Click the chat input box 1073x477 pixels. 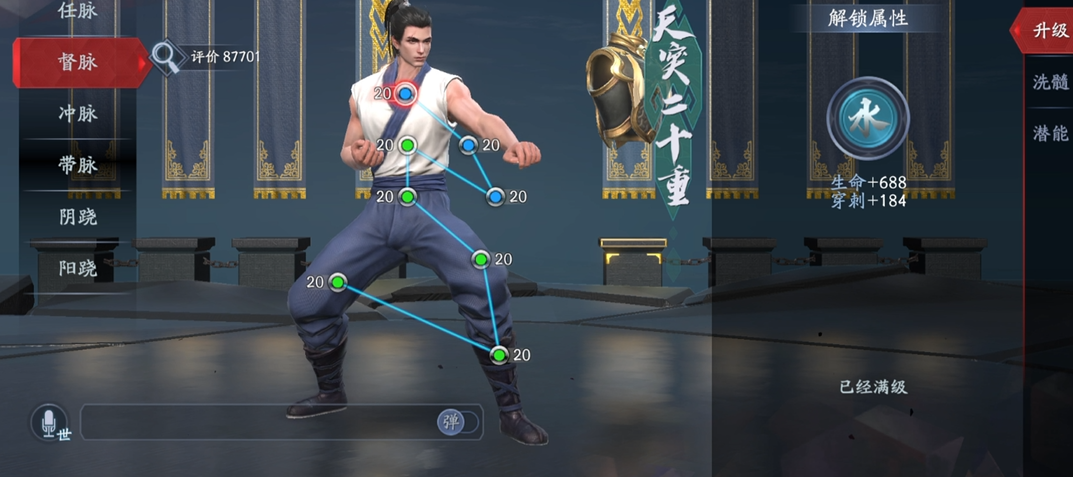click(x=258, y=422)
